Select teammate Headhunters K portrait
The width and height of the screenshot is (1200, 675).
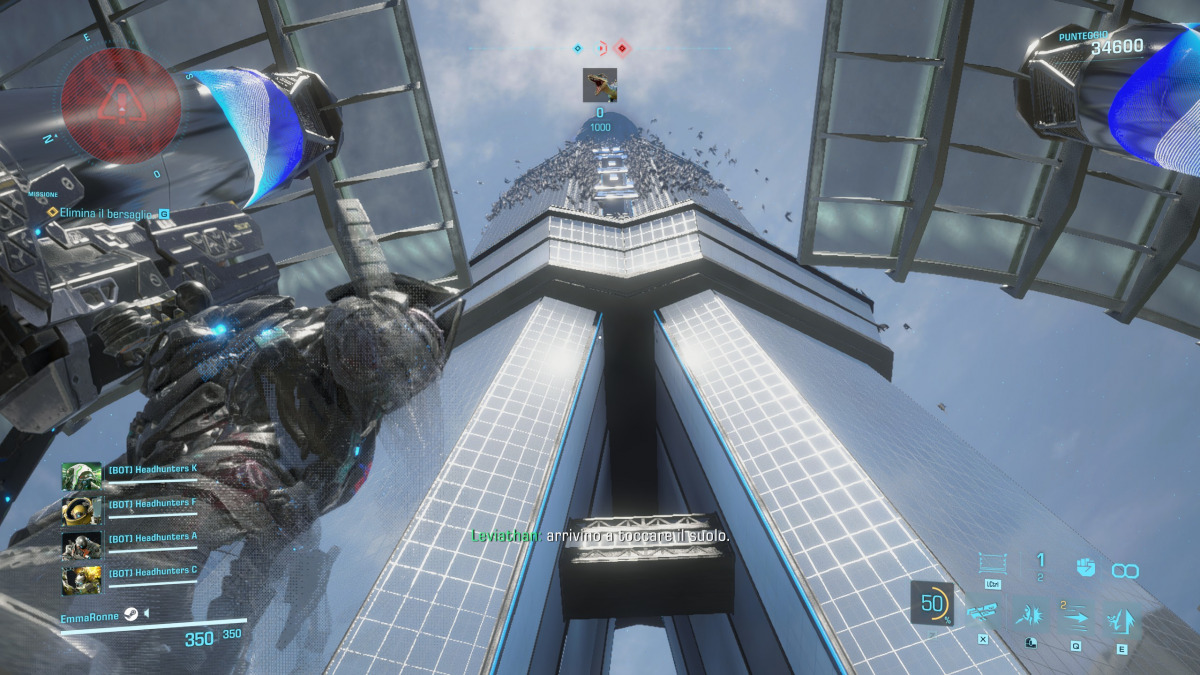(x=81, y=477)
